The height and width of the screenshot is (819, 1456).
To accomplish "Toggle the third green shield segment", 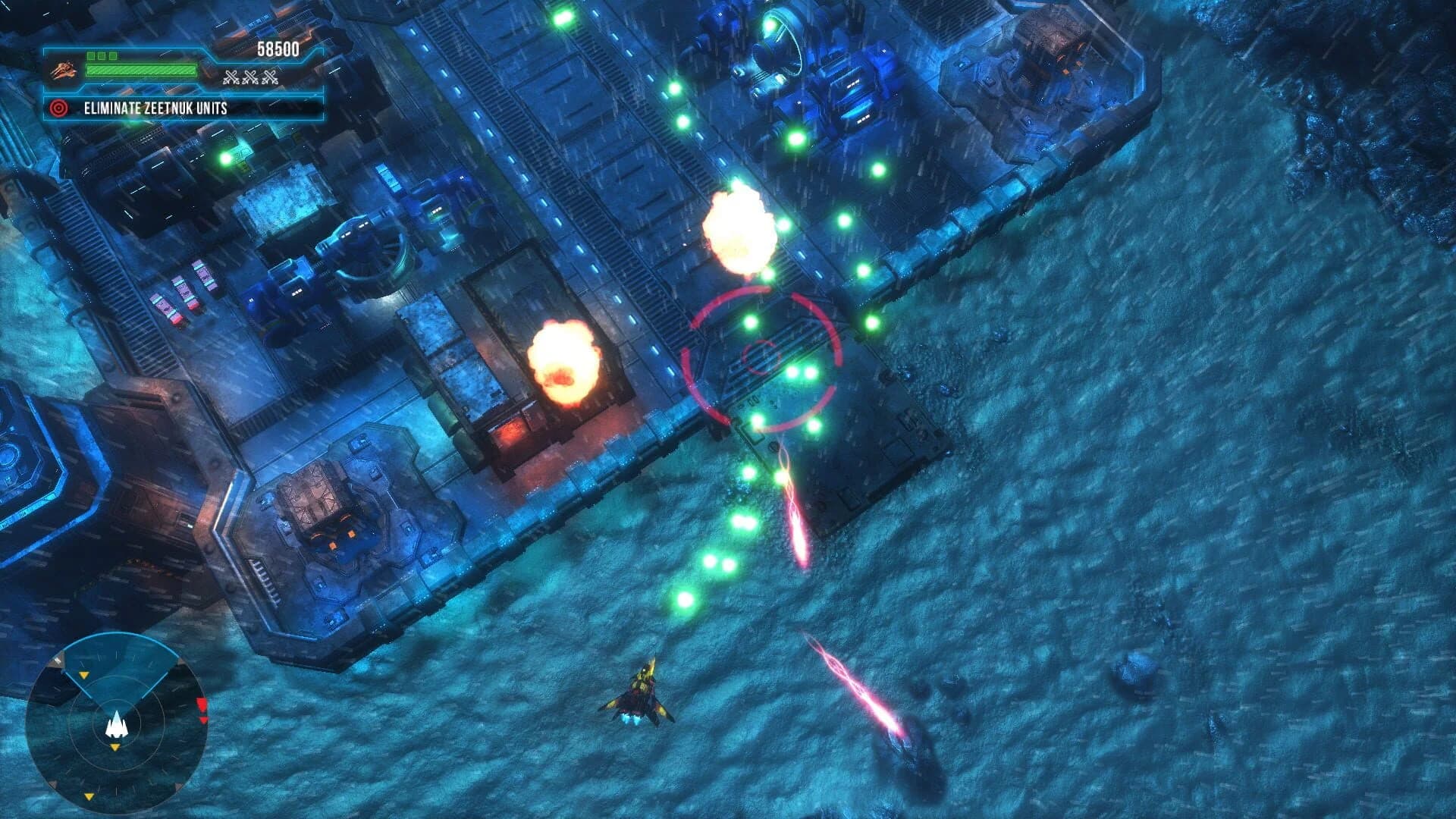I will click(113, 55).
